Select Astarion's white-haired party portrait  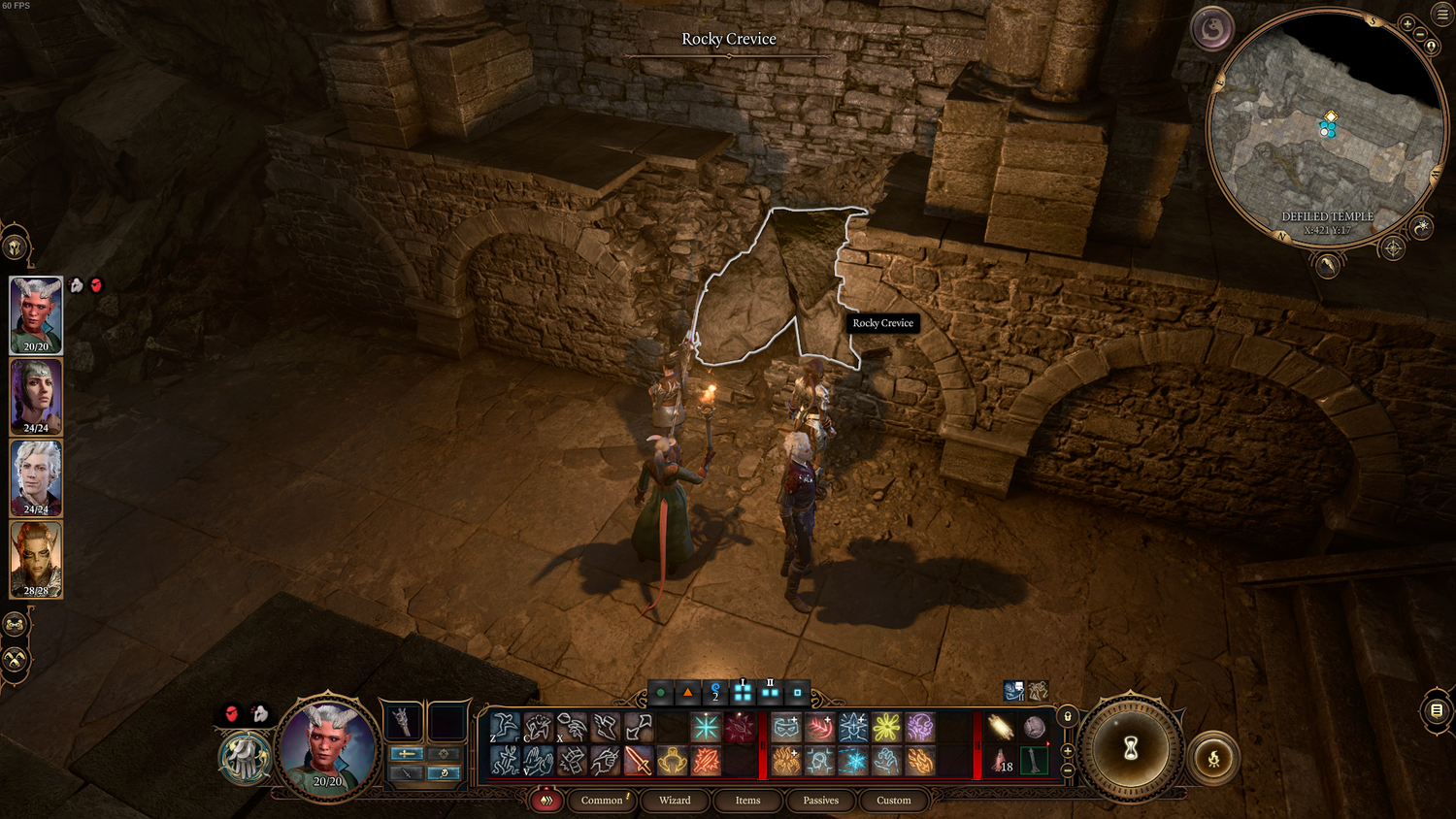36,477
